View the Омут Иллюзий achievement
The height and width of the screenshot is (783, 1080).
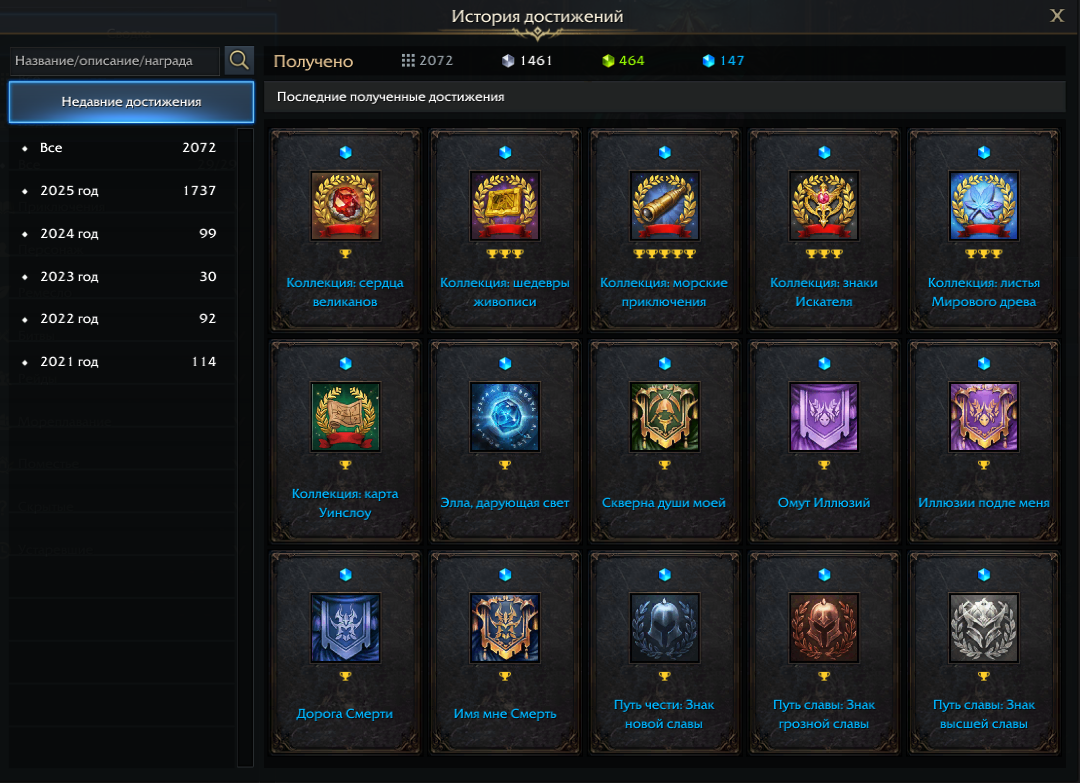[824, 440]
